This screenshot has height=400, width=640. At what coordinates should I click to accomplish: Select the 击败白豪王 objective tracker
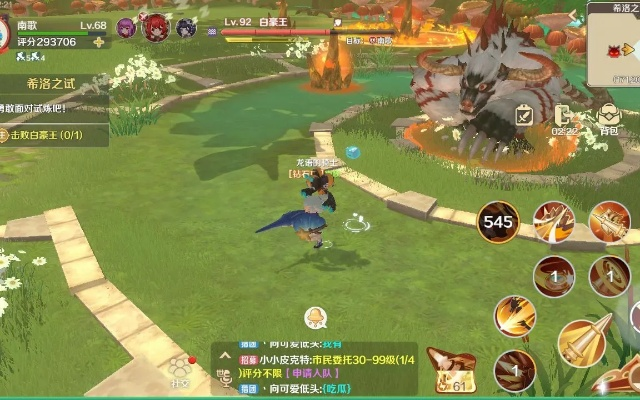52,135
